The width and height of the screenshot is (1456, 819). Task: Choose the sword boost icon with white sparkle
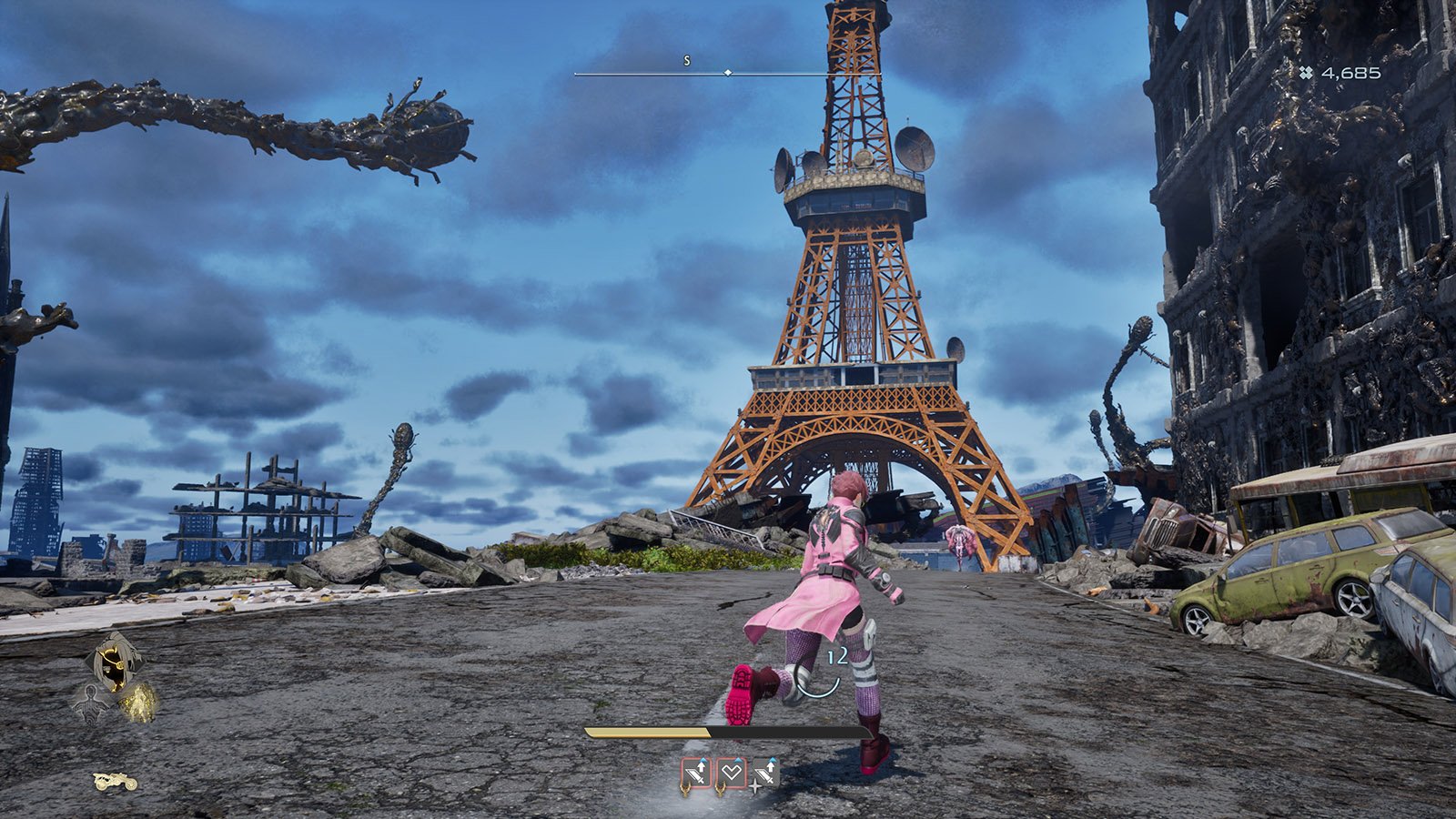coord(766,773)
